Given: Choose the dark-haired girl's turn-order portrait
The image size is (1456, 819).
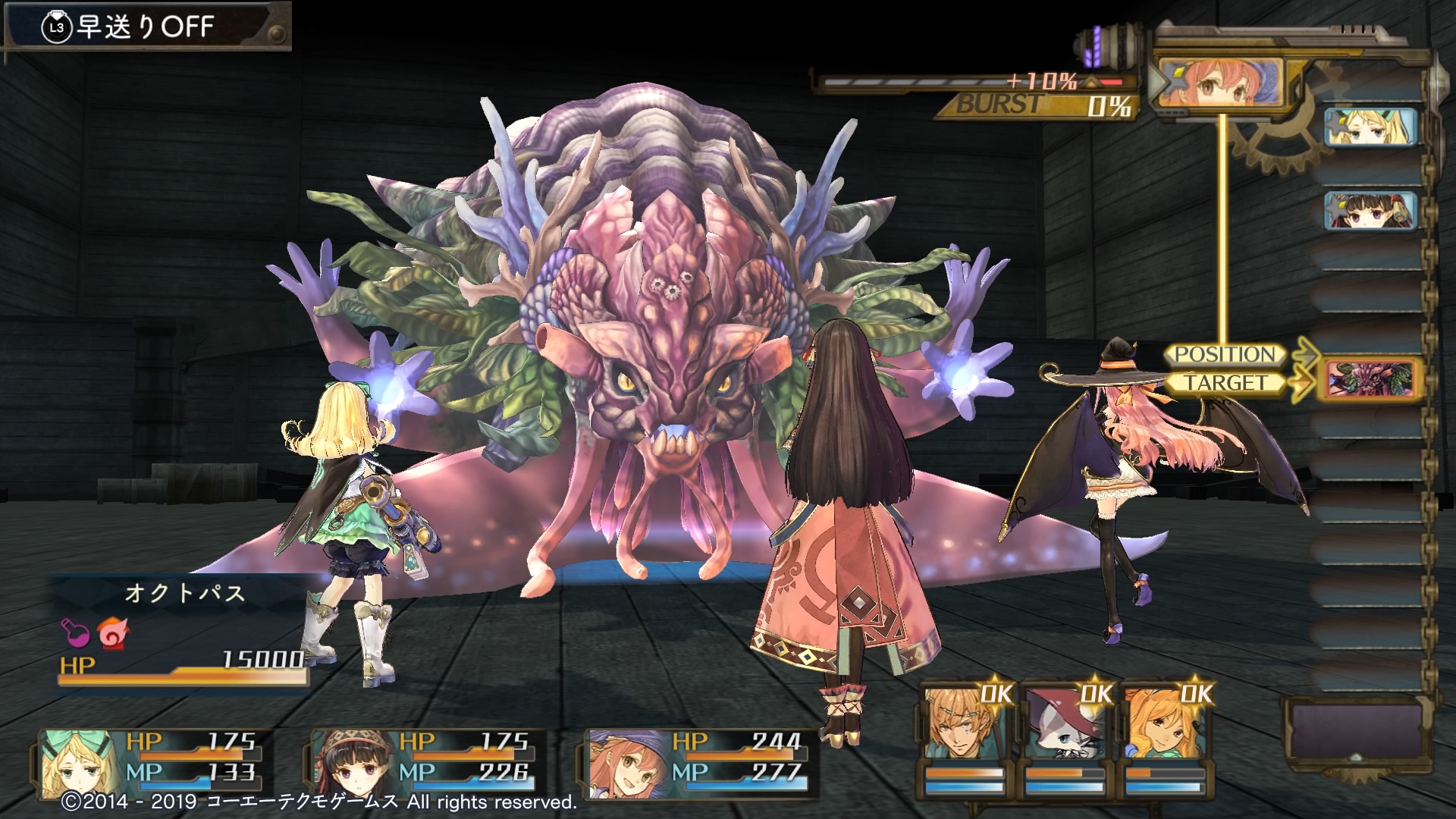Looking at the screenshot, I should point(1370,209).
